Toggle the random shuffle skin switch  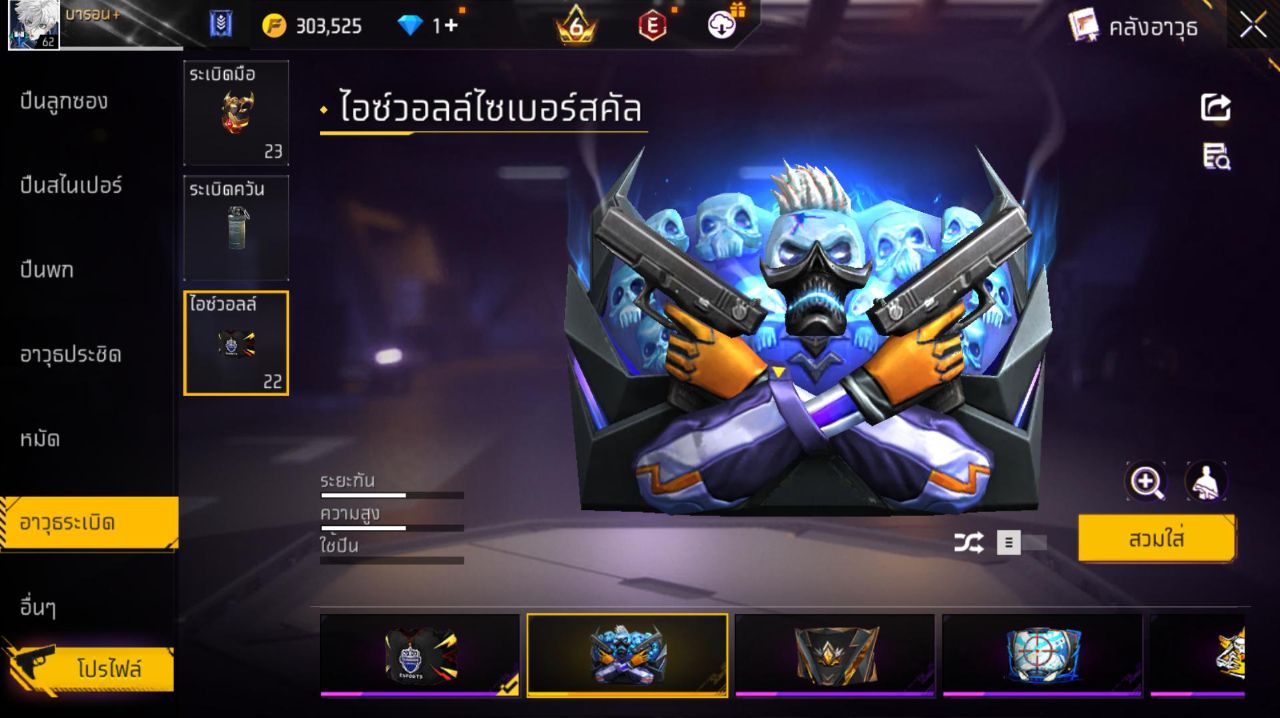1021,543
